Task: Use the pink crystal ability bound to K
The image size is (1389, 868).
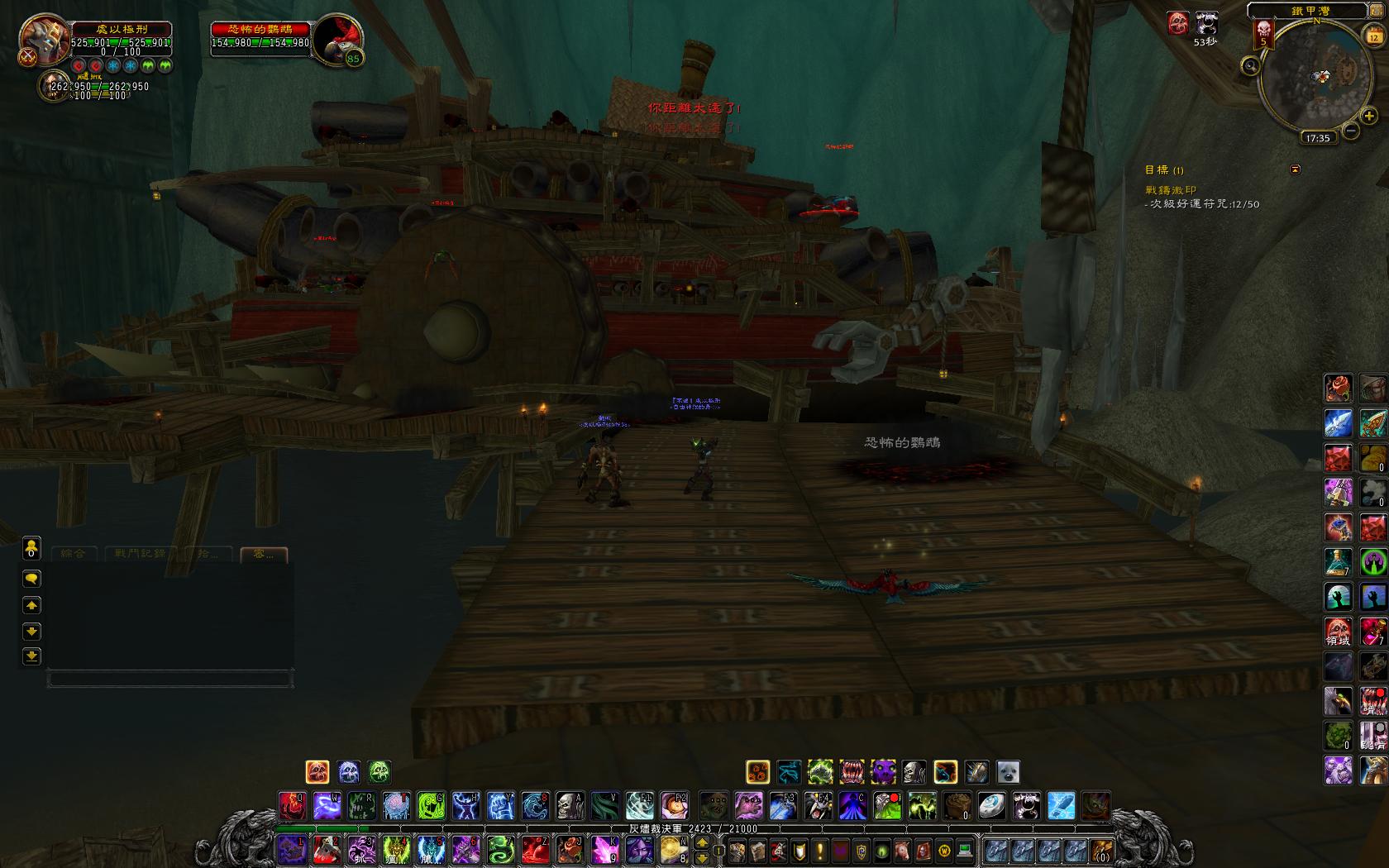Action: (604, 849)
